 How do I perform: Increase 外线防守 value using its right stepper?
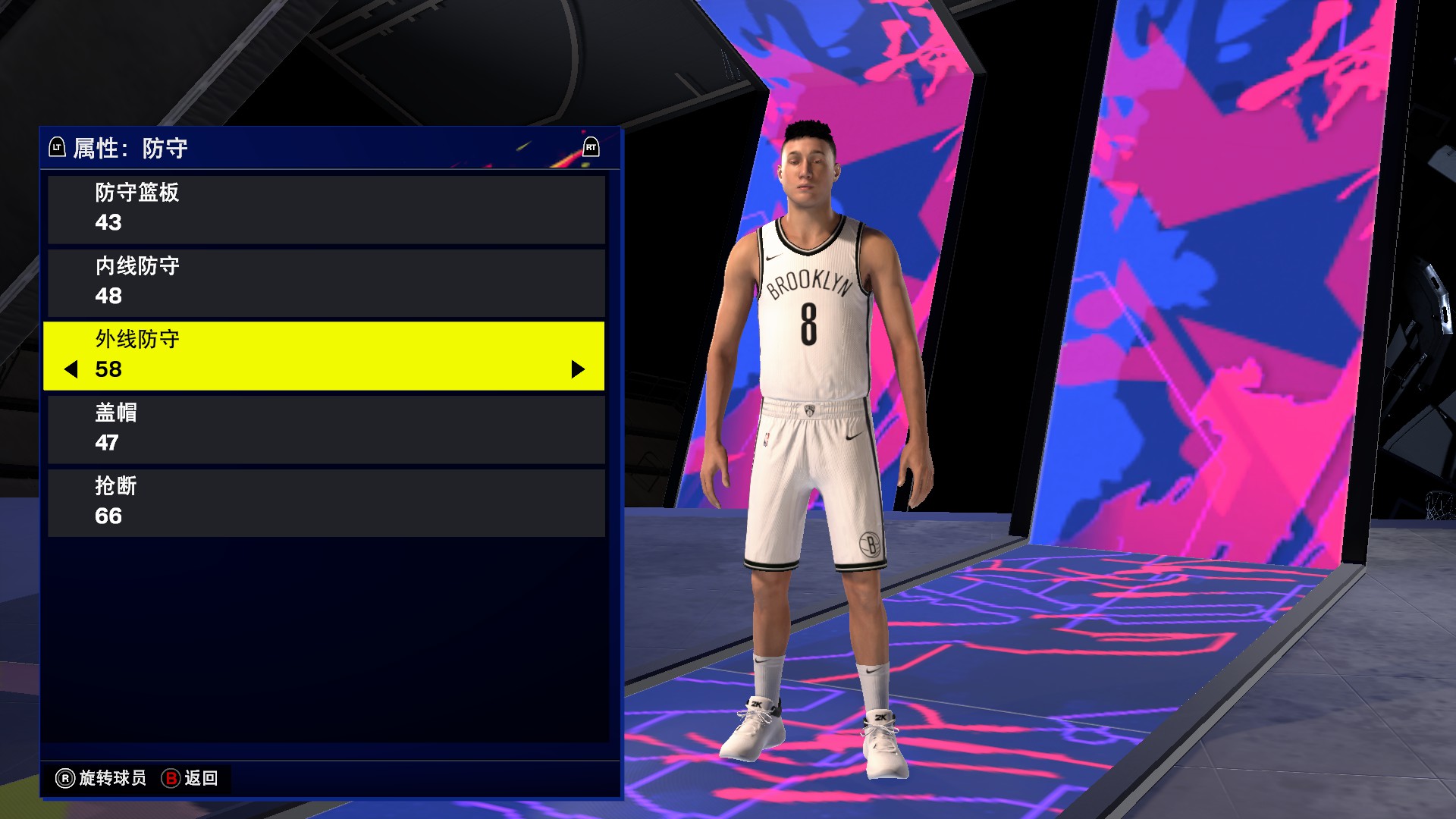click(x=578, y=371)
